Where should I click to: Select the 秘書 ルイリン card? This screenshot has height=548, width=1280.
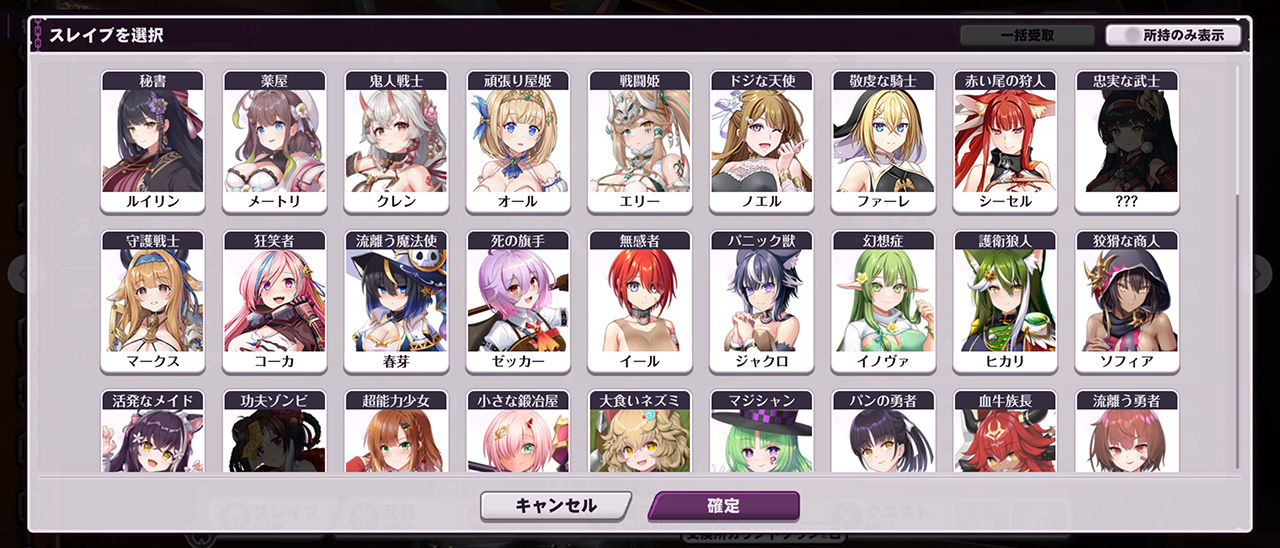pyautogui.click(x=153, y=141)
